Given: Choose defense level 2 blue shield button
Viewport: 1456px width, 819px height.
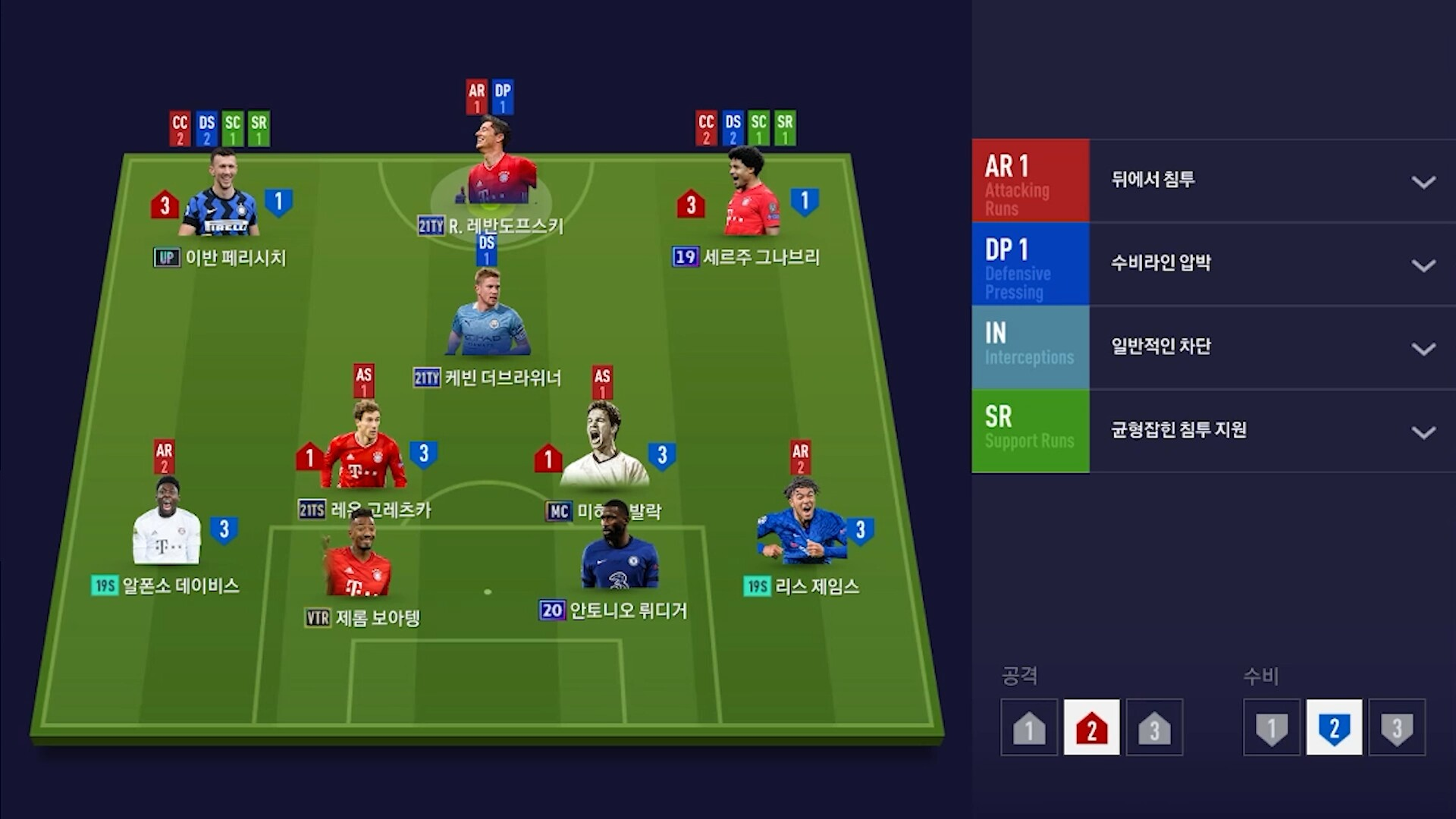Looking at the screenshot, I should (1334, 728).
